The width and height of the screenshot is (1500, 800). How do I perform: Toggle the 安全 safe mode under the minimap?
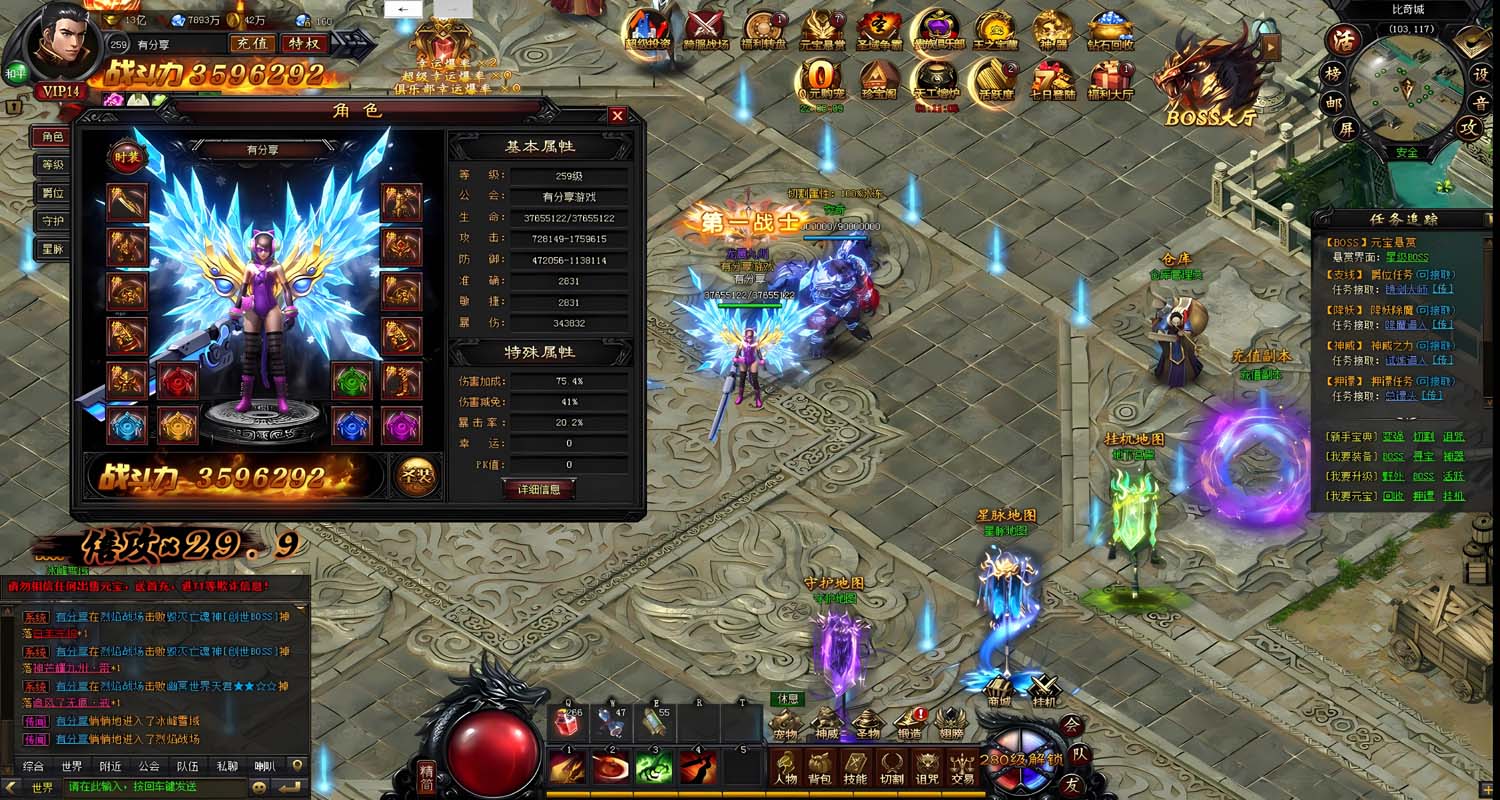1408,151
